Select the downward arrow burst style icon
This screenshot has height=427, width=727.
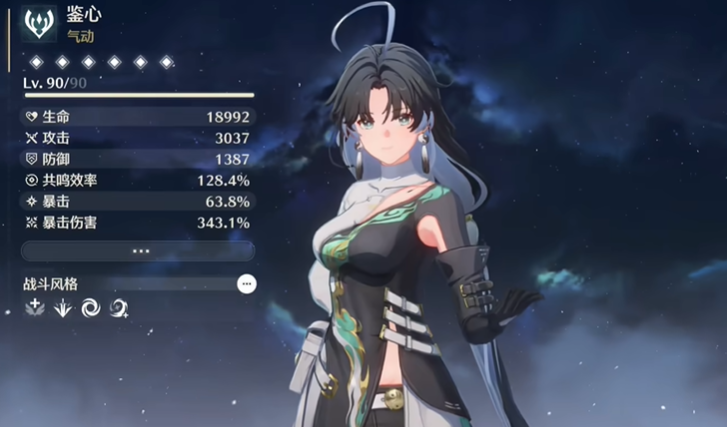point(62,309)
